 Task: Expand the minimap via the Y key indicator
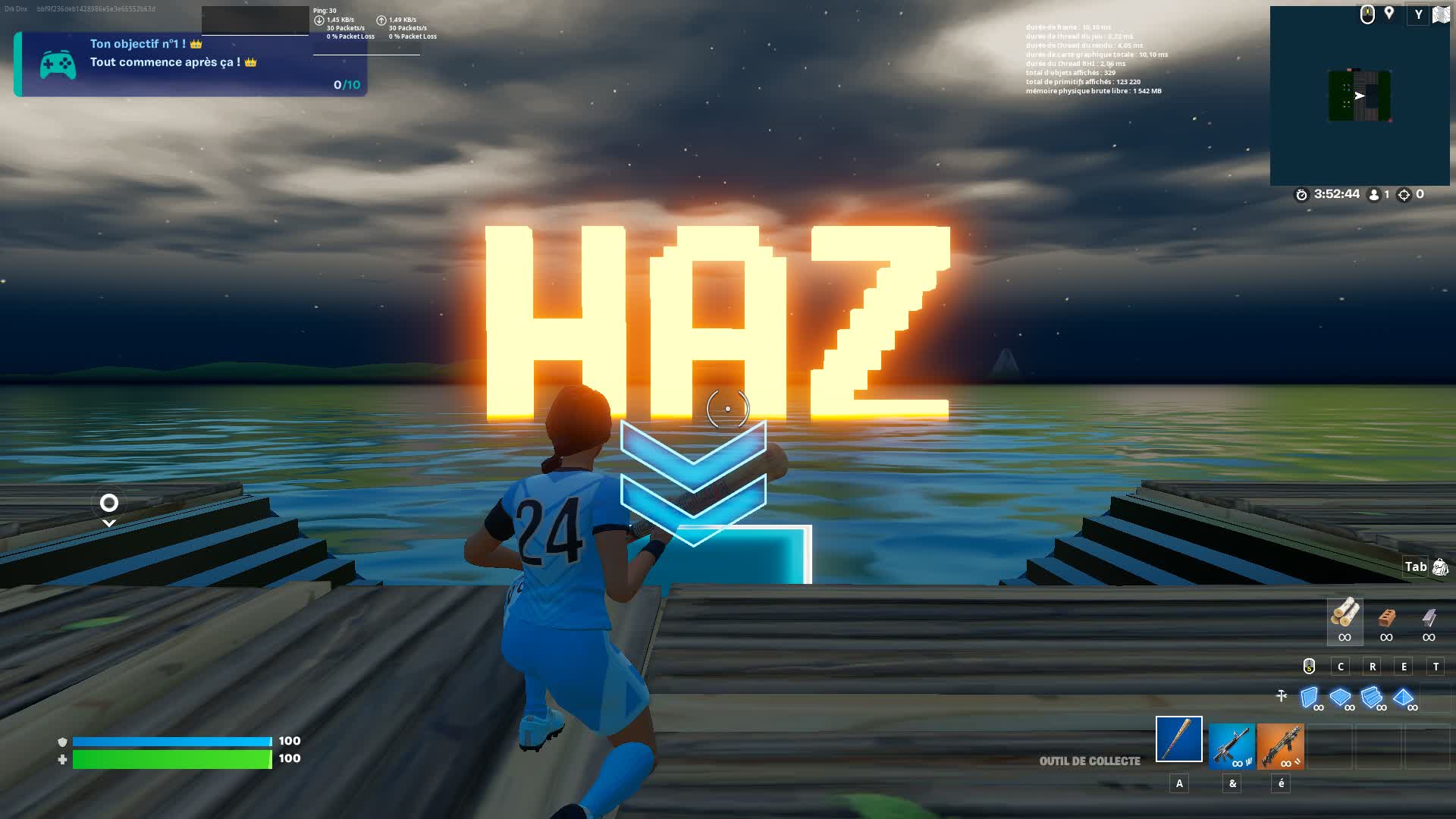pos(1419,14)
